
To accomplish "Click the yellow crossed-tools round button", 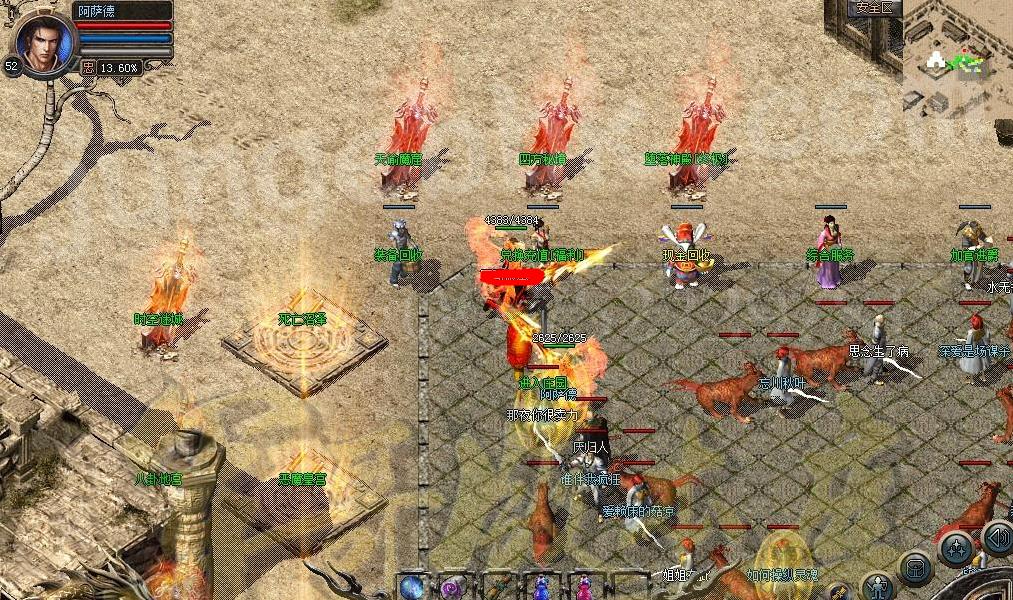I will click(838, 592).
